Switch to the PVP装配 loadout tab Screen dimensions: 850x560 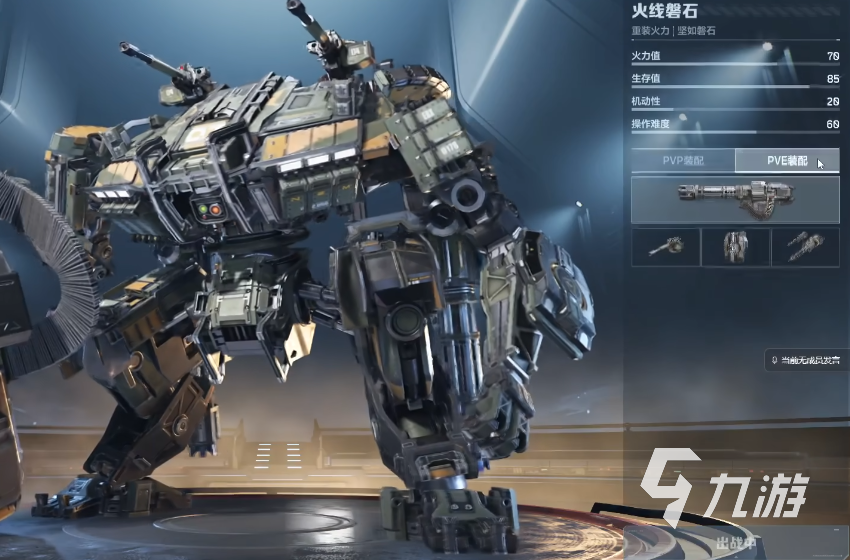coord(682,160)
